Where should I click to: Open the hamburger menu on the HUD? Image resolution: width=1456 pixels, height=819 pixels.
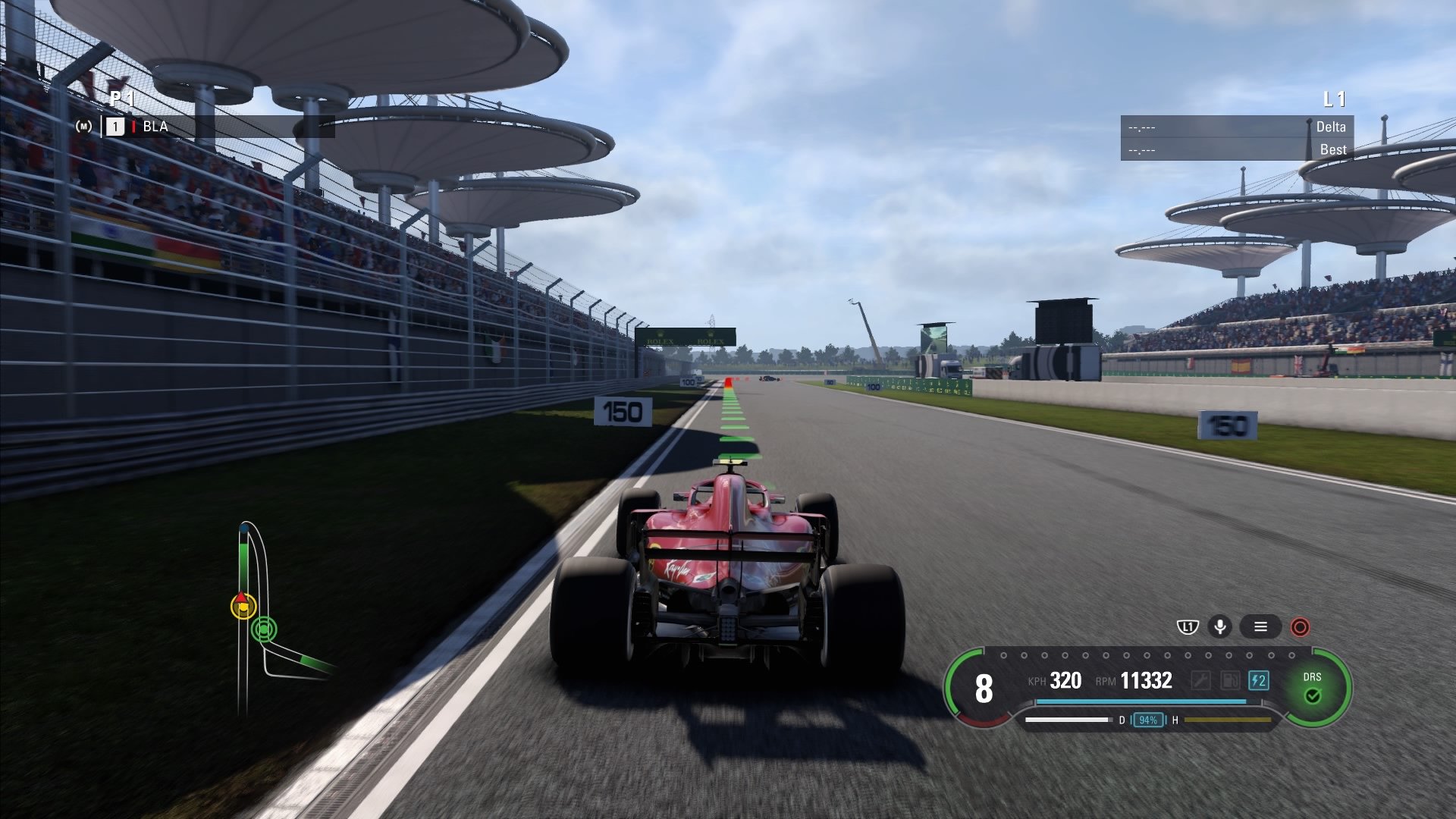click(1261, 626)
